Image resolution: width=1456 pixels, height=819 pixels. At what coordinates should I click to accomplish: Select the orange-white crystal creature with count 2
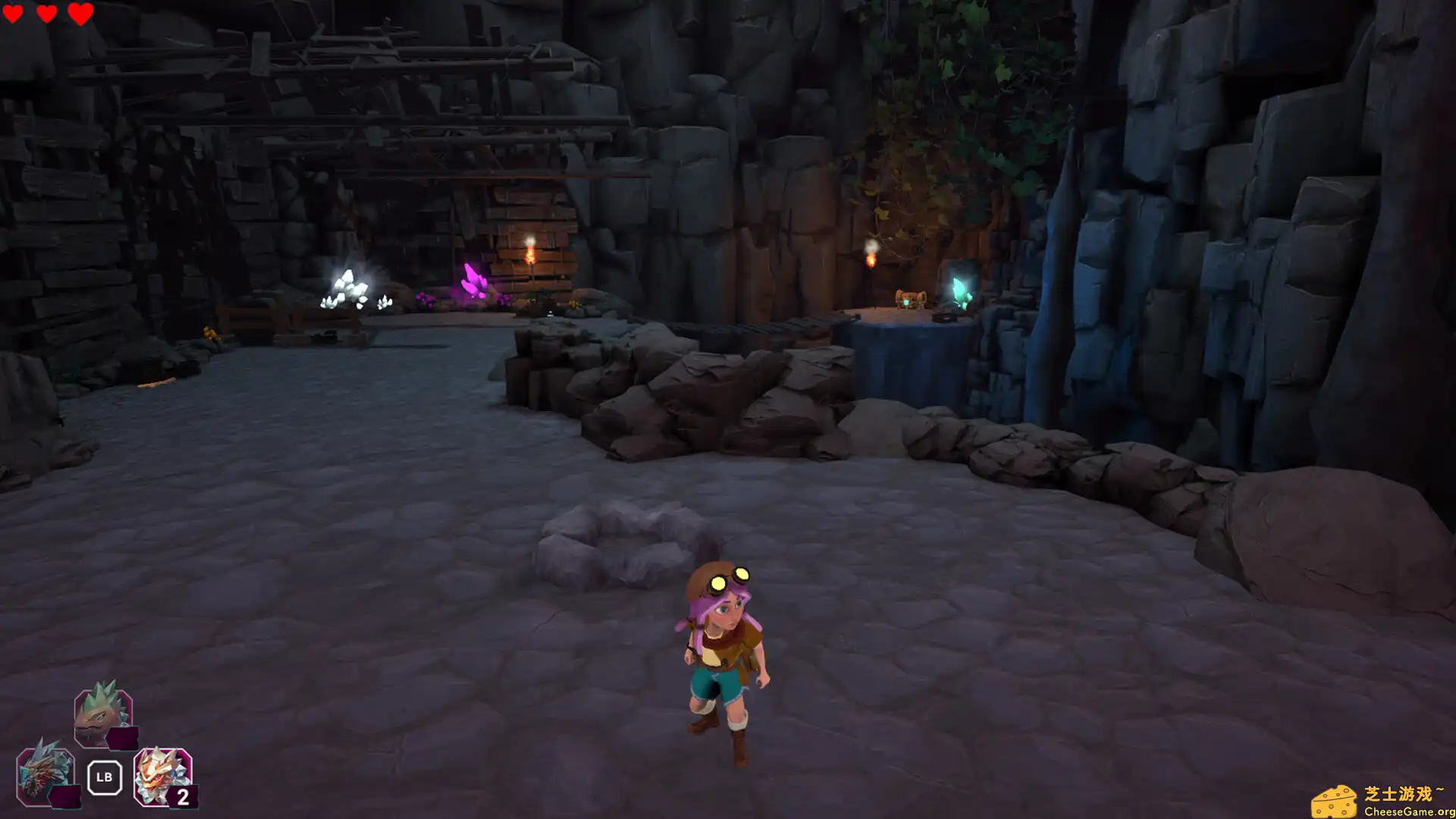click(162, 776)
